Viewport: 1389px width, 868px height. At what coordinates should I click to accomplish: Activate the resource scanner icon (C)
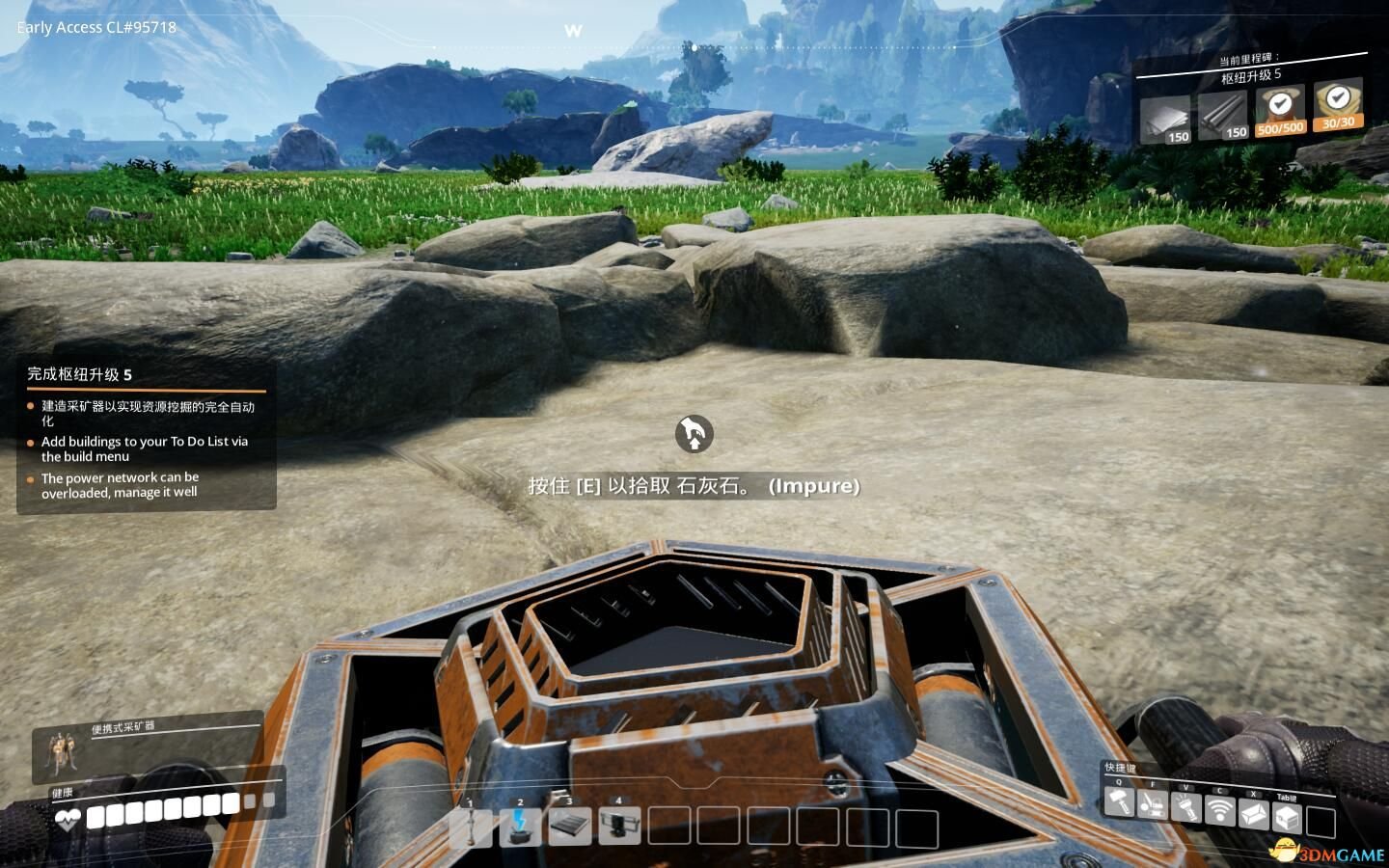point(1220,811)
